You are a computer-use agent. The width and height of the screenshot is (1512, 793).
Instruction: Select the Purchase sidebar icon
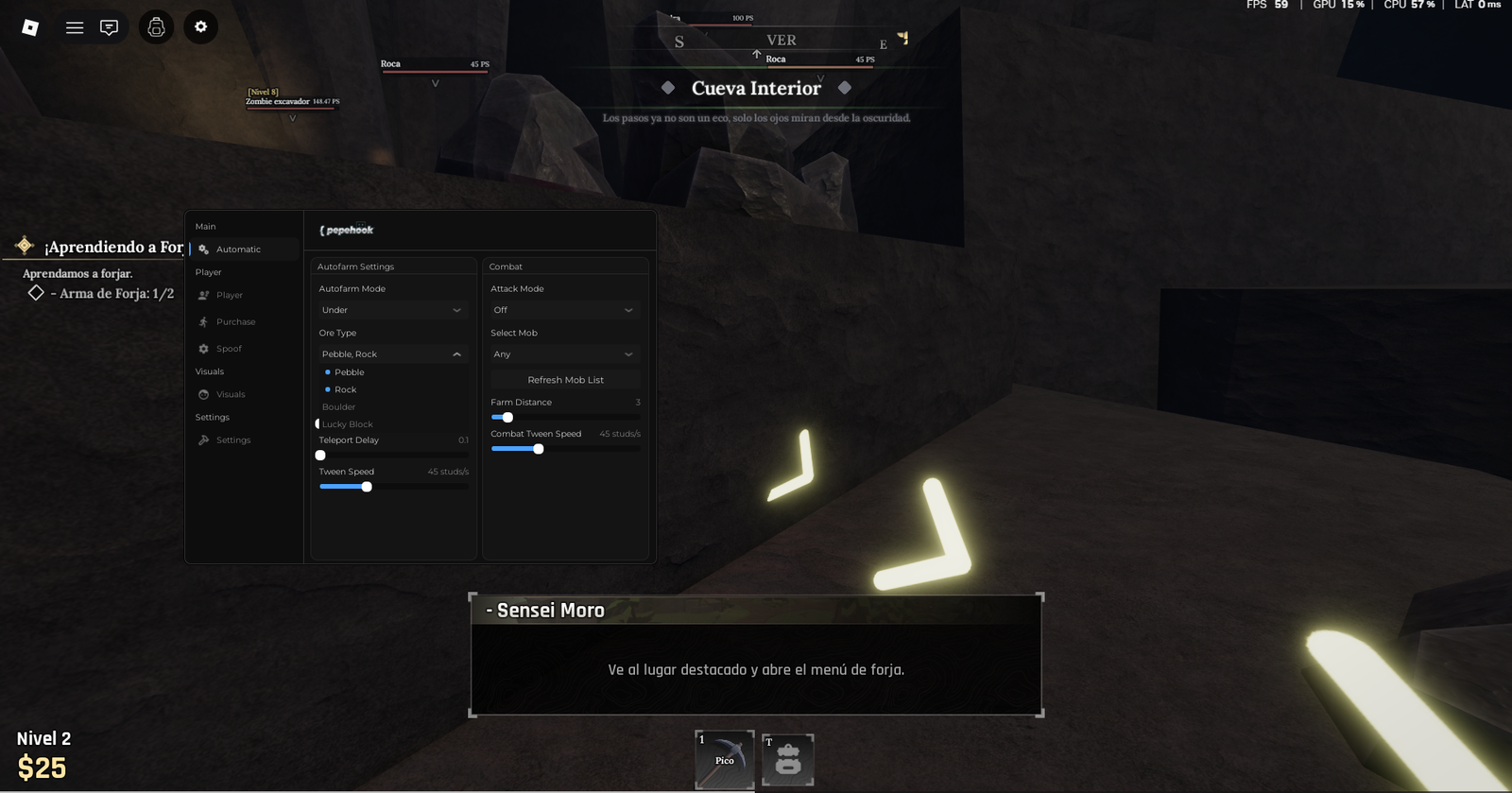click(x=204, y=321)
